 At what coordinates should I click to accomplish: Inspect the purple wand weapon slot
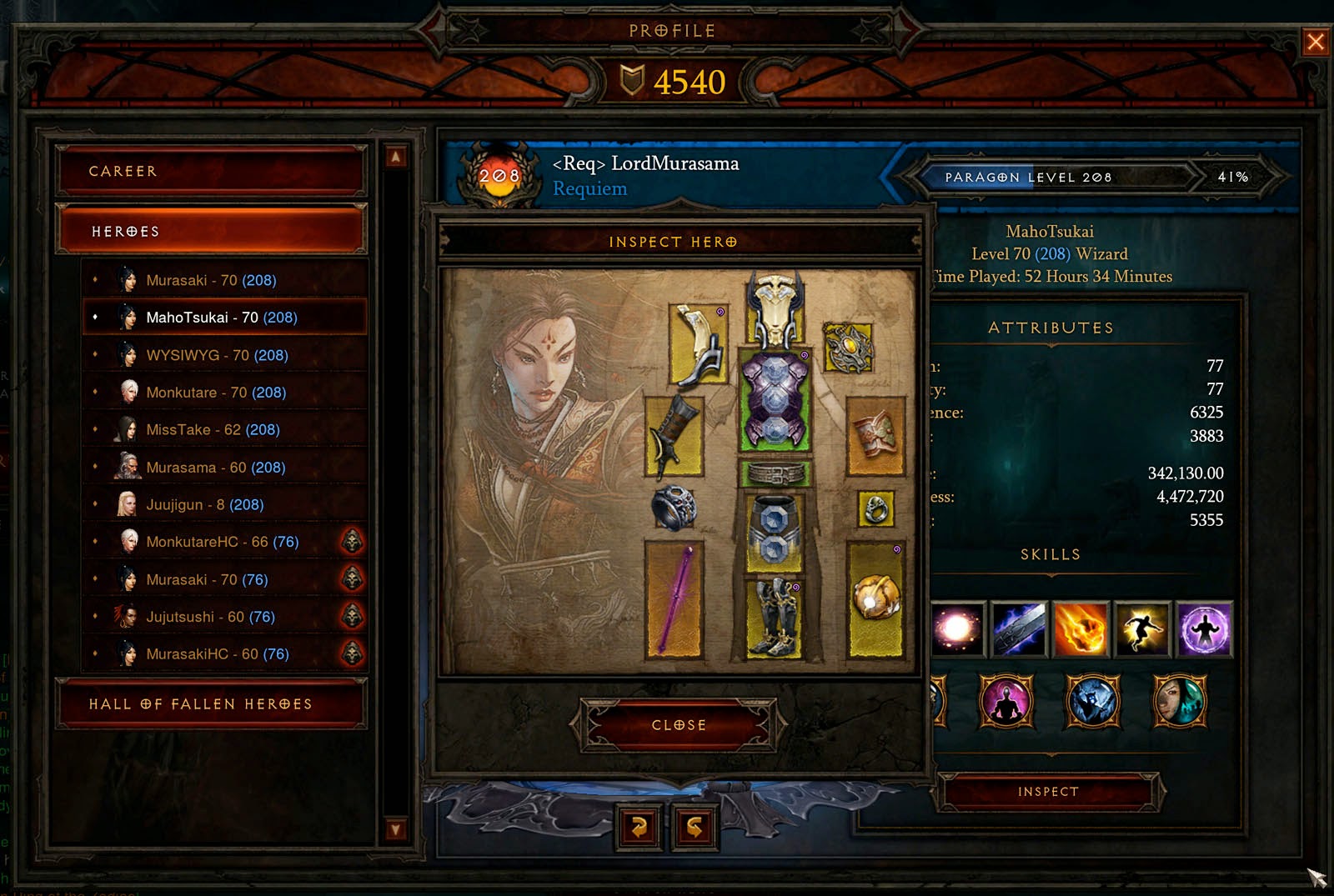click(x=675, y=598)
